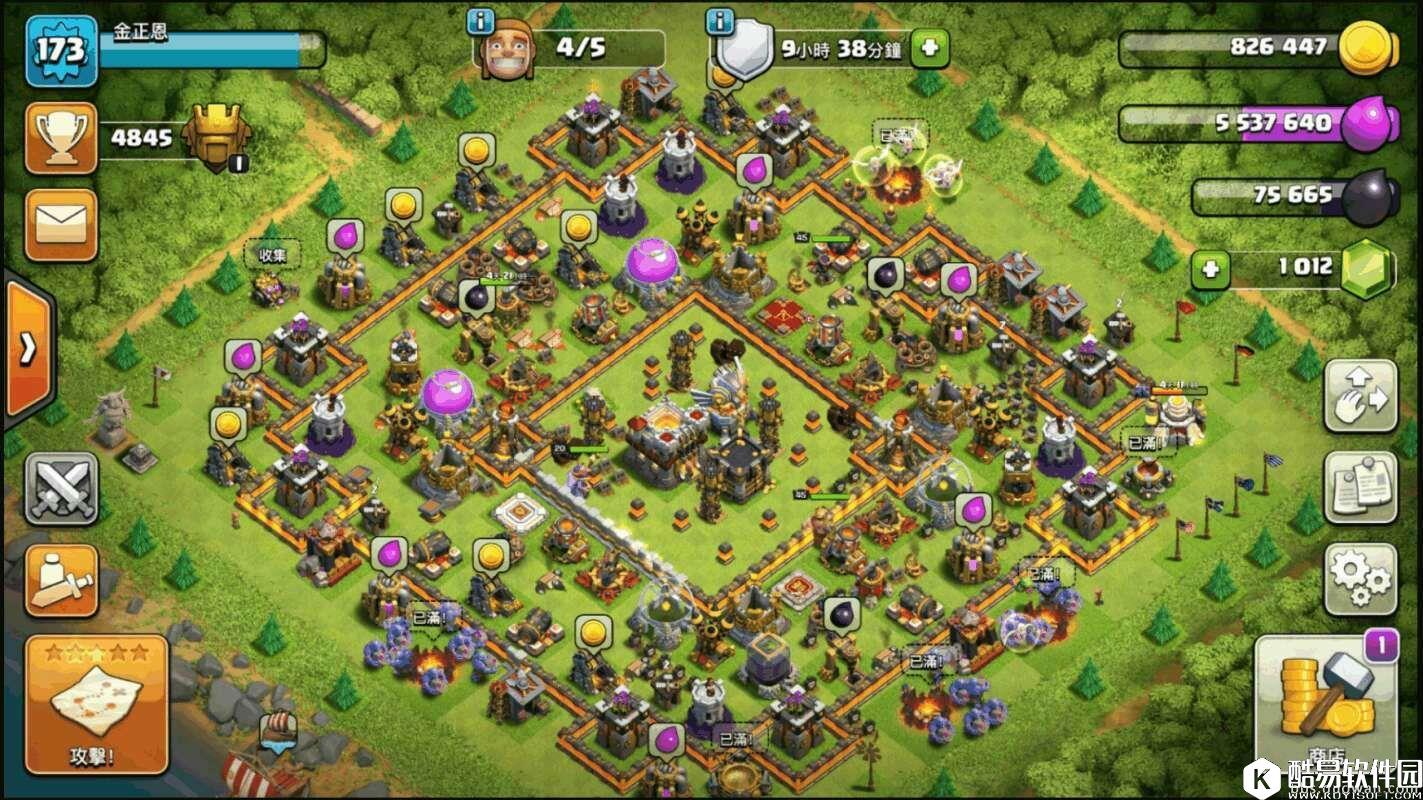This screenshot has width=1423, height=800.
Task: Add shield time with green plus
Action: point(929,47)
